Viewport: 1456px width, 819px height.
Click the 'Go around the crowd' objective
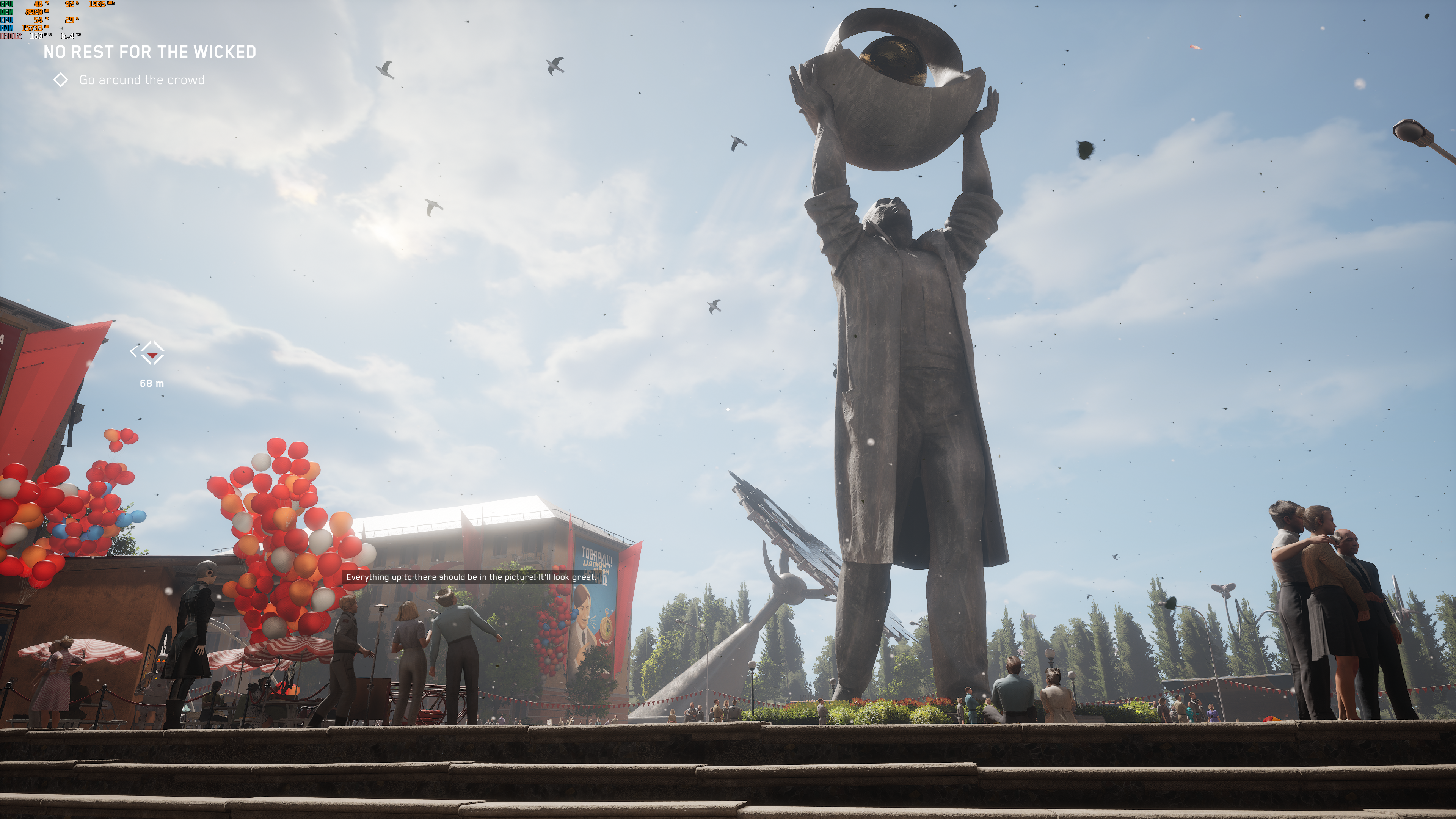click(141, 80)
